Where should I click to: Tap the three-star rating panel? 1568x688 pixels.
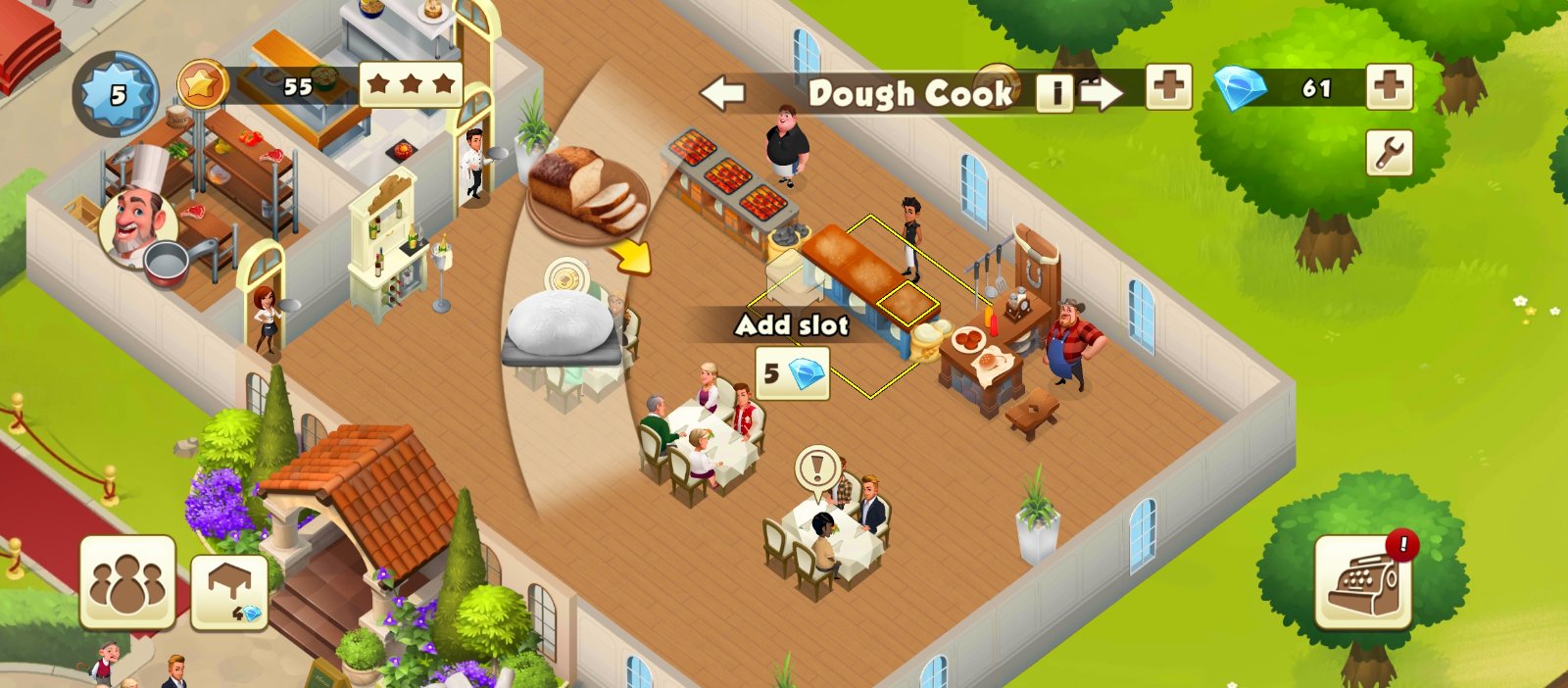click(411, 85)
